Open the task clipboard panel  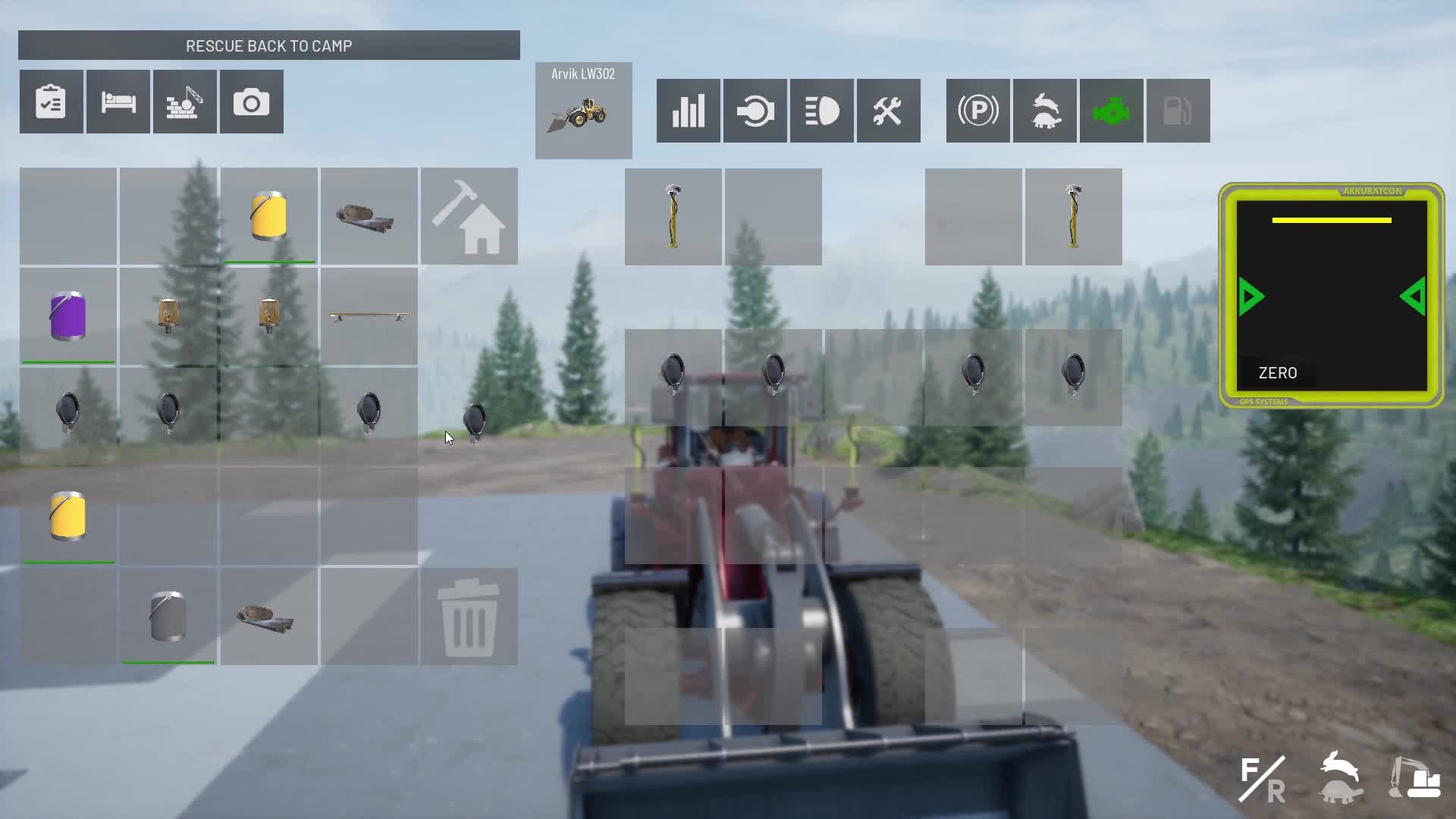pyautogui.click(x=51, y=102)
